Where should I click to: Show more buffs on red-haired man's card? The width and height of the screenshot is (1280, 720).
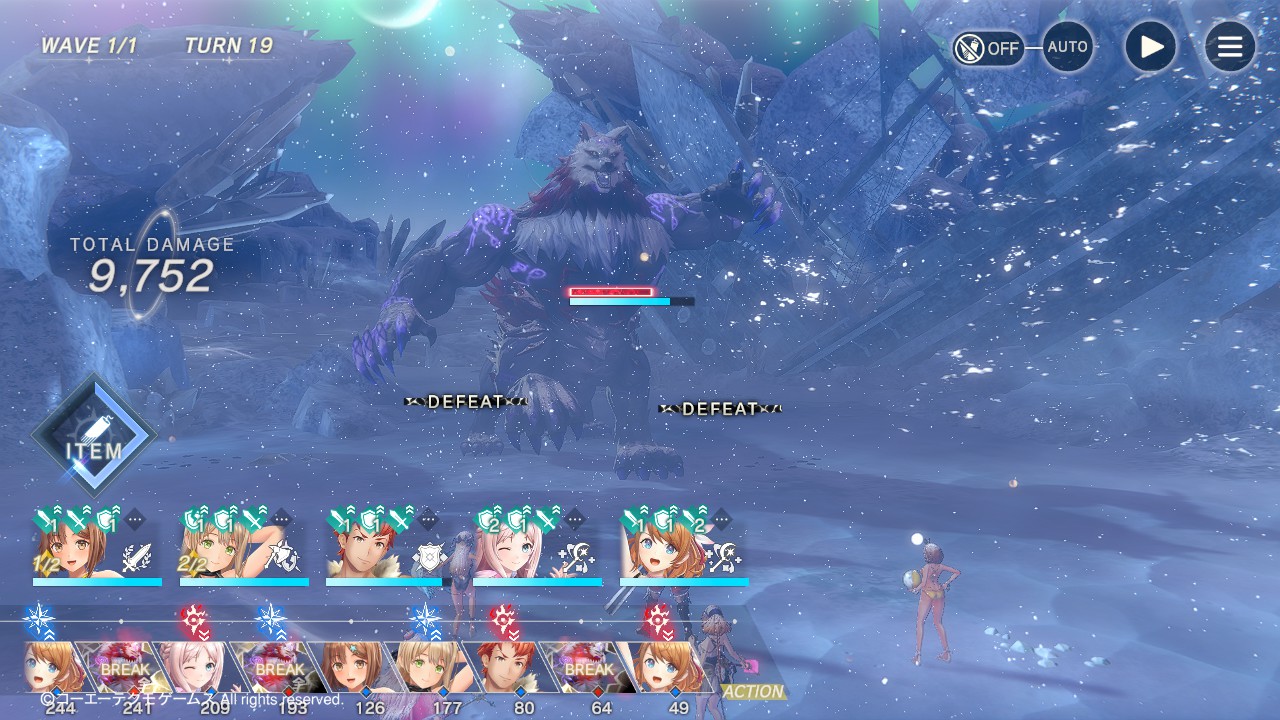[428, 520]
